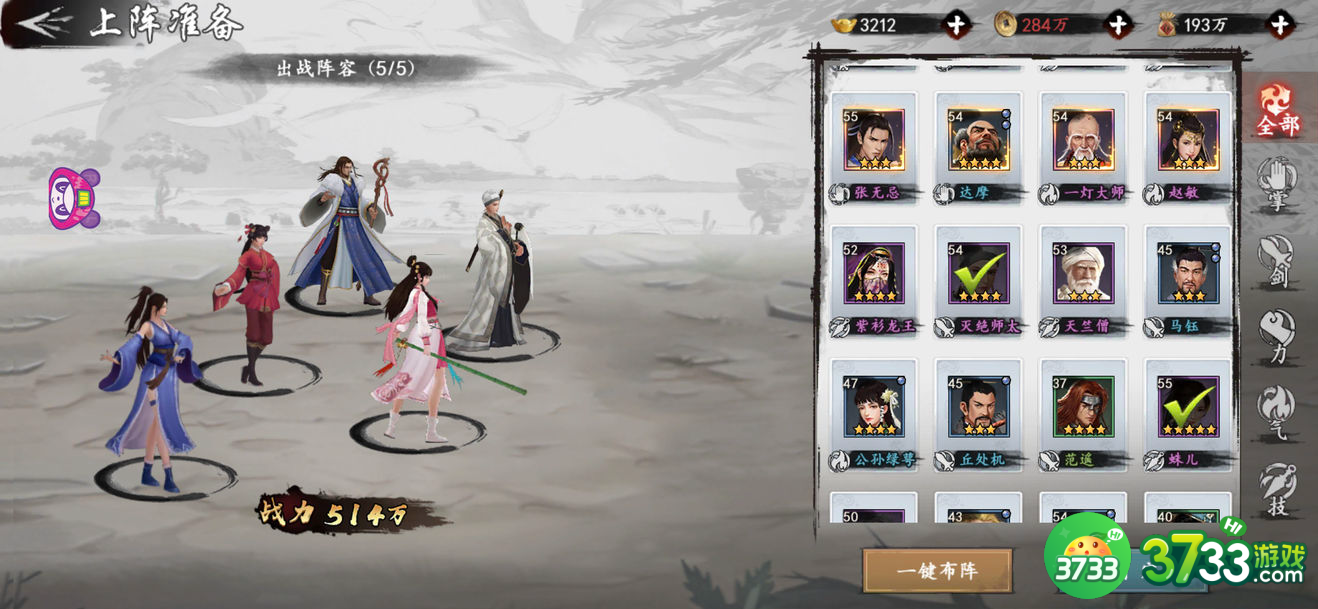Image resolution: width=1318 pixels, height=609 pixels.
Task: Go back using the arrow button
Action: 44,22
